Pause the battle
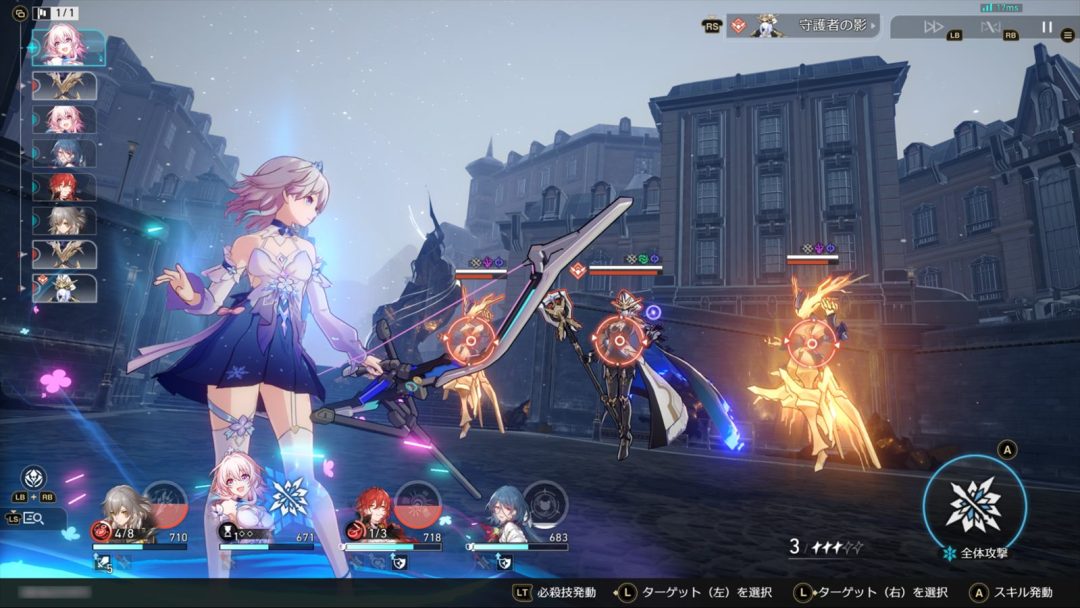1080x608 pixels. pyautogui.click(x=1047, y=27)
